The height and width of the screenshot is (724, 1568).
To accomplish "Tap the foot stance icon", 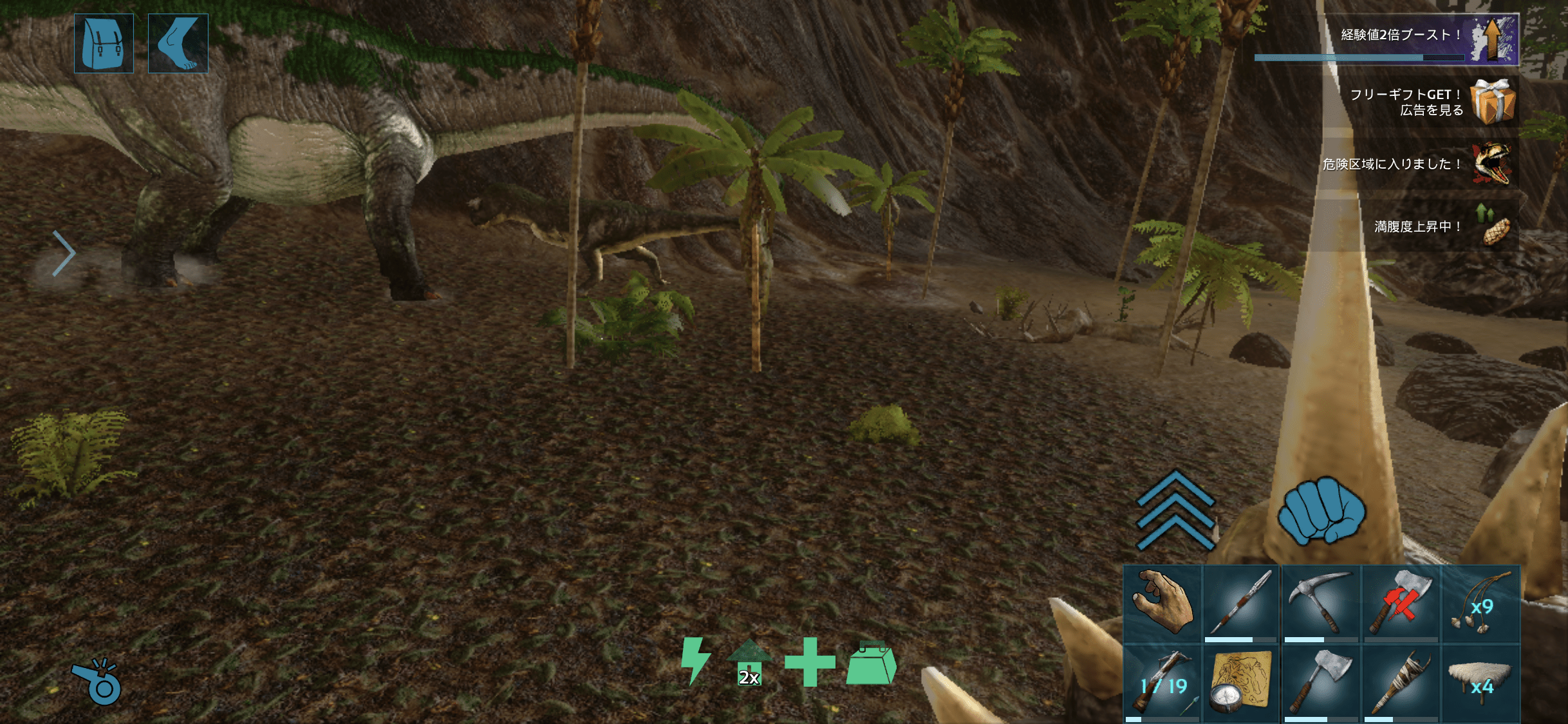I will pos(178,43).
